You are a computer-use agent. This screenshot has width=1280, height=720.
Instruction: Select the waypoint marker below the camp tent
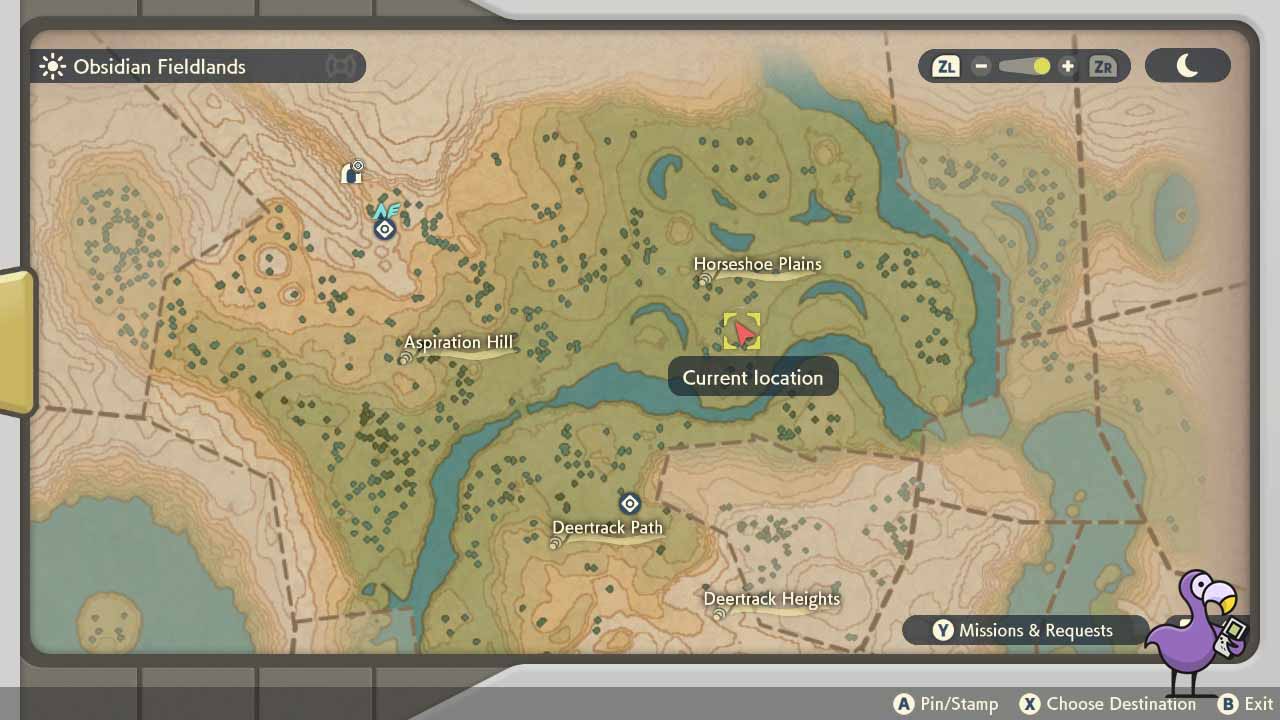pos(384,229)
